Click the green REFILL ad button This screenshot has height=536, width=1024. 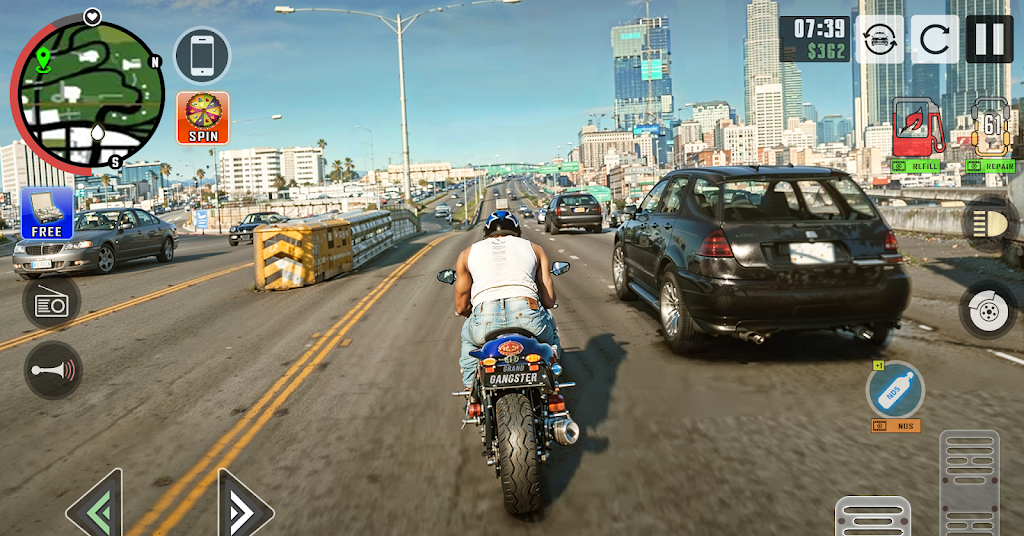[x=917, y=167]
